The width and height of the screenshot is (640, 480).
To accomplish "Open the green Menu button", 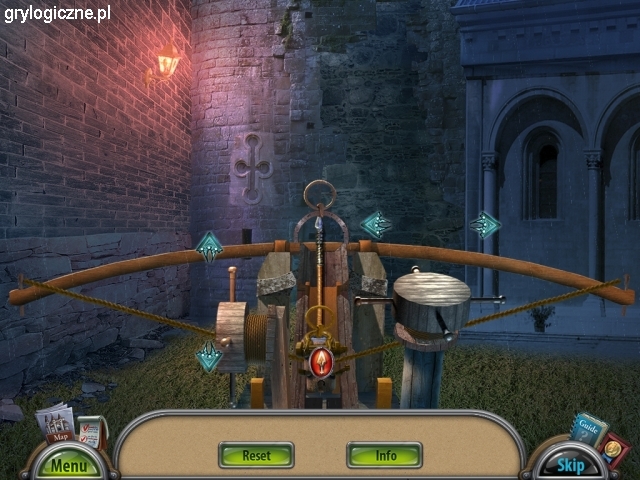I will (68, 465).
